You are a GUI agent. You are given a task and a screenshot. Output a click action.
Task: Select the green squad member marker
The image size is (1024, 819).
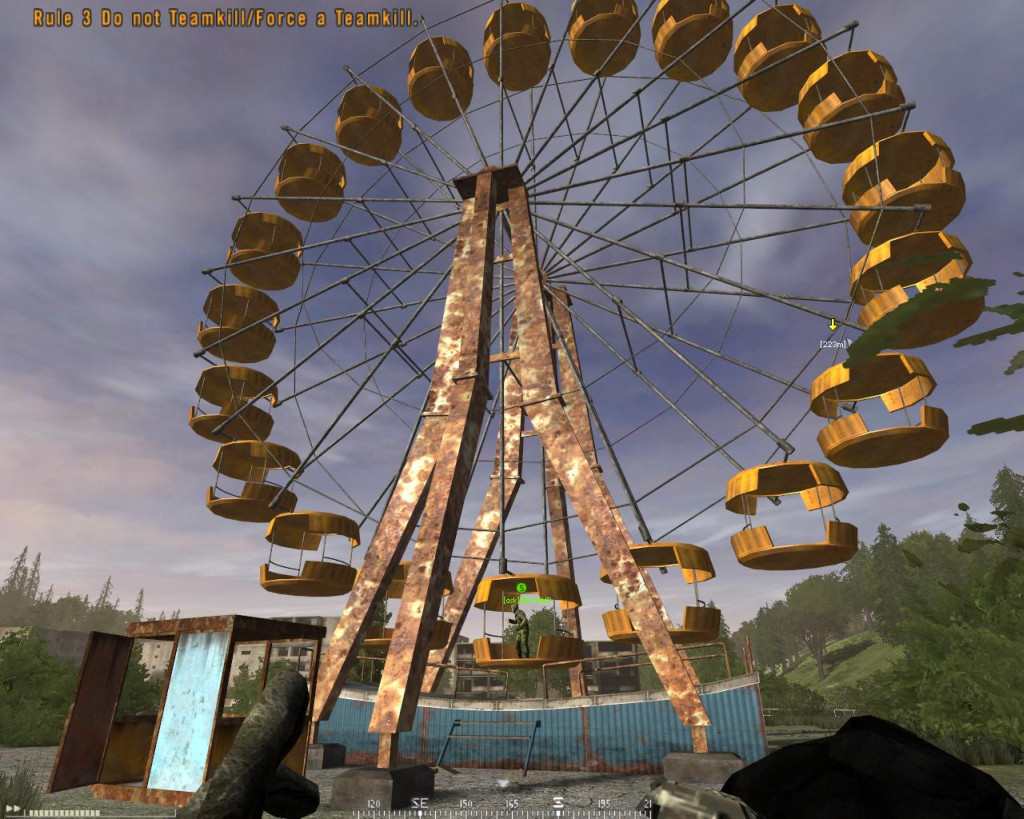(x=521, y=588)
